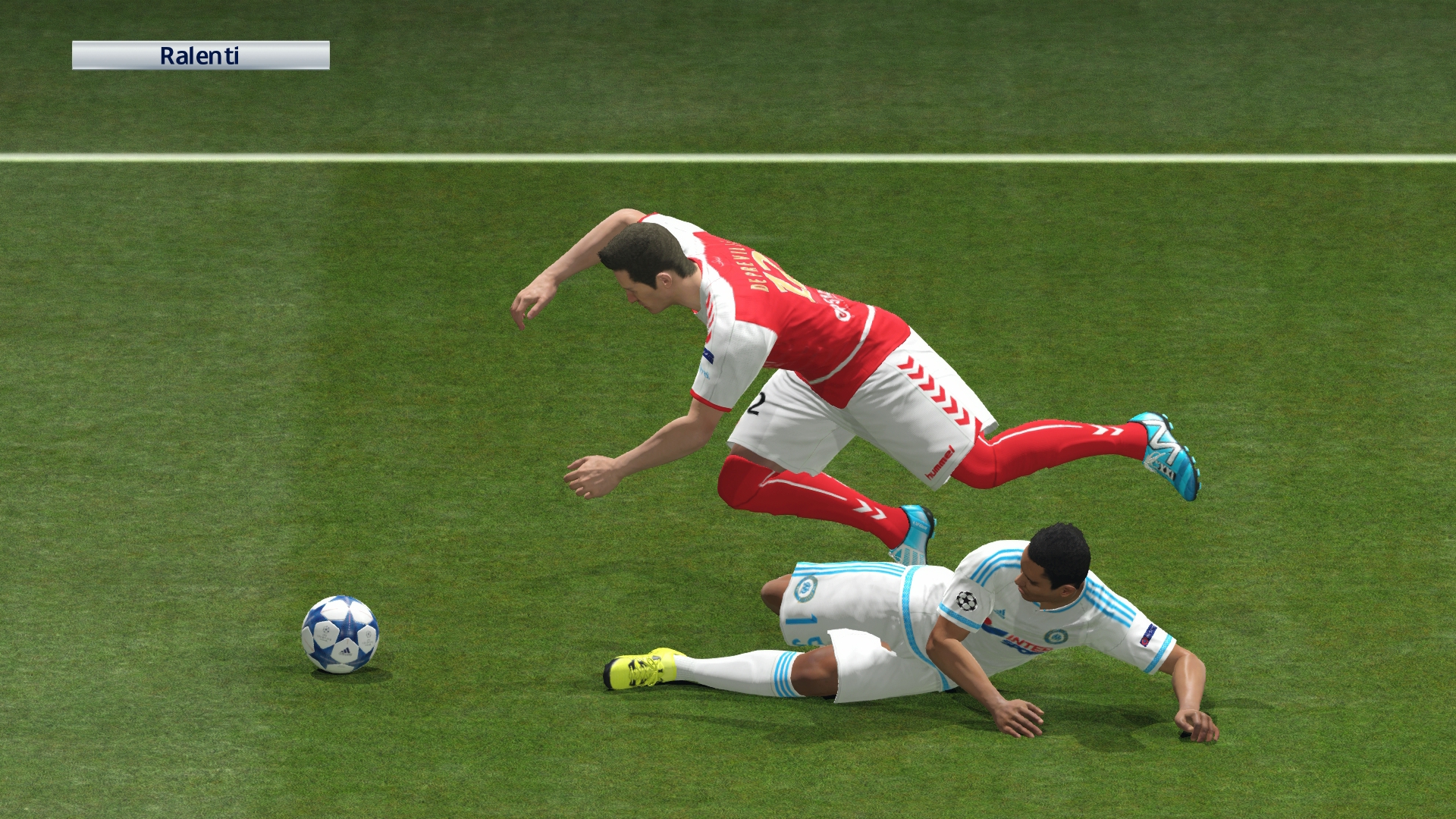Select the hummel logo on the white shorts
Screen dimensions: 1456x819
click(x=938, y=460)
